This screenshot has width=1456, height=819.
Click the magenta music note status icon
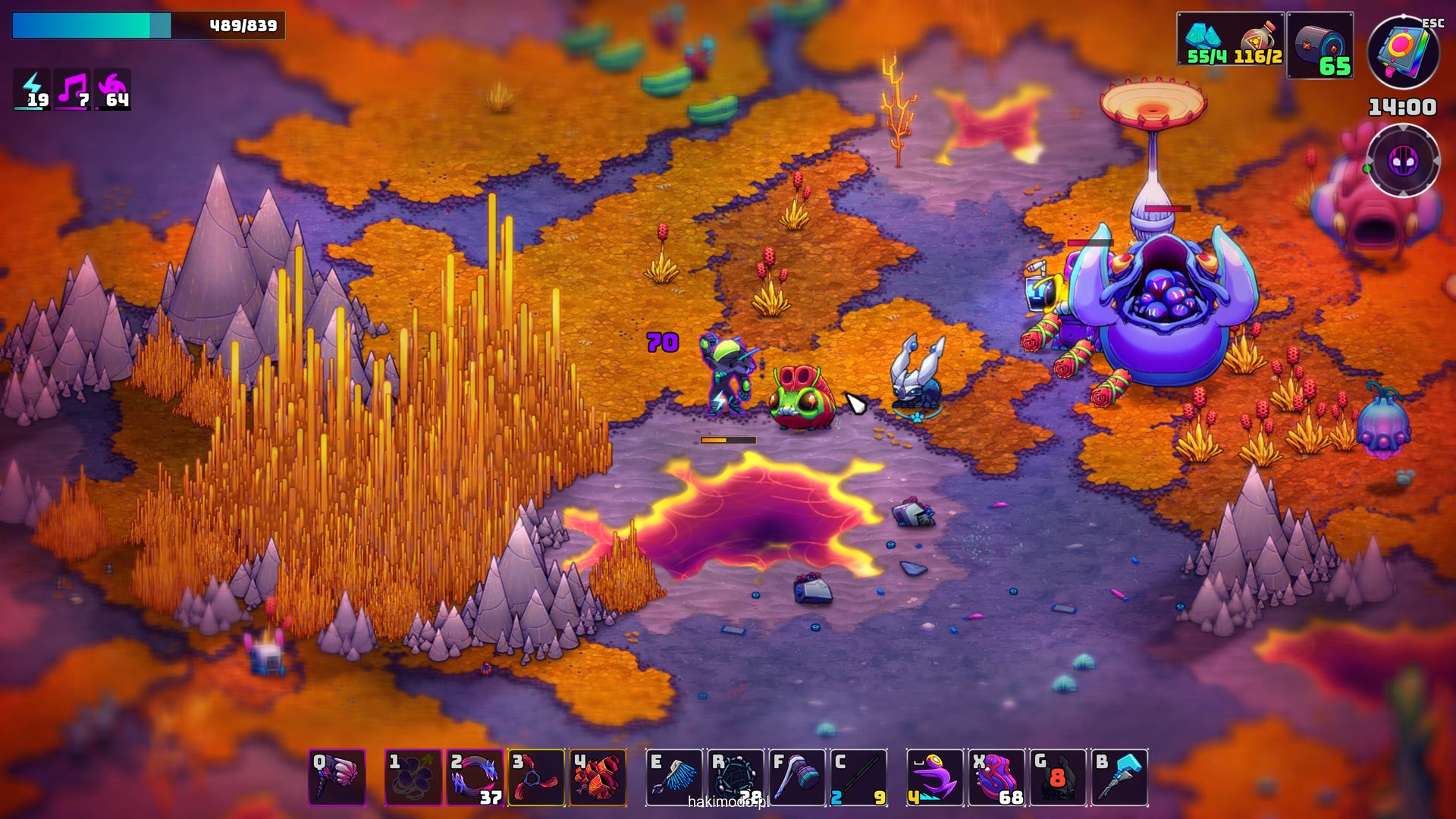point(73,89)
